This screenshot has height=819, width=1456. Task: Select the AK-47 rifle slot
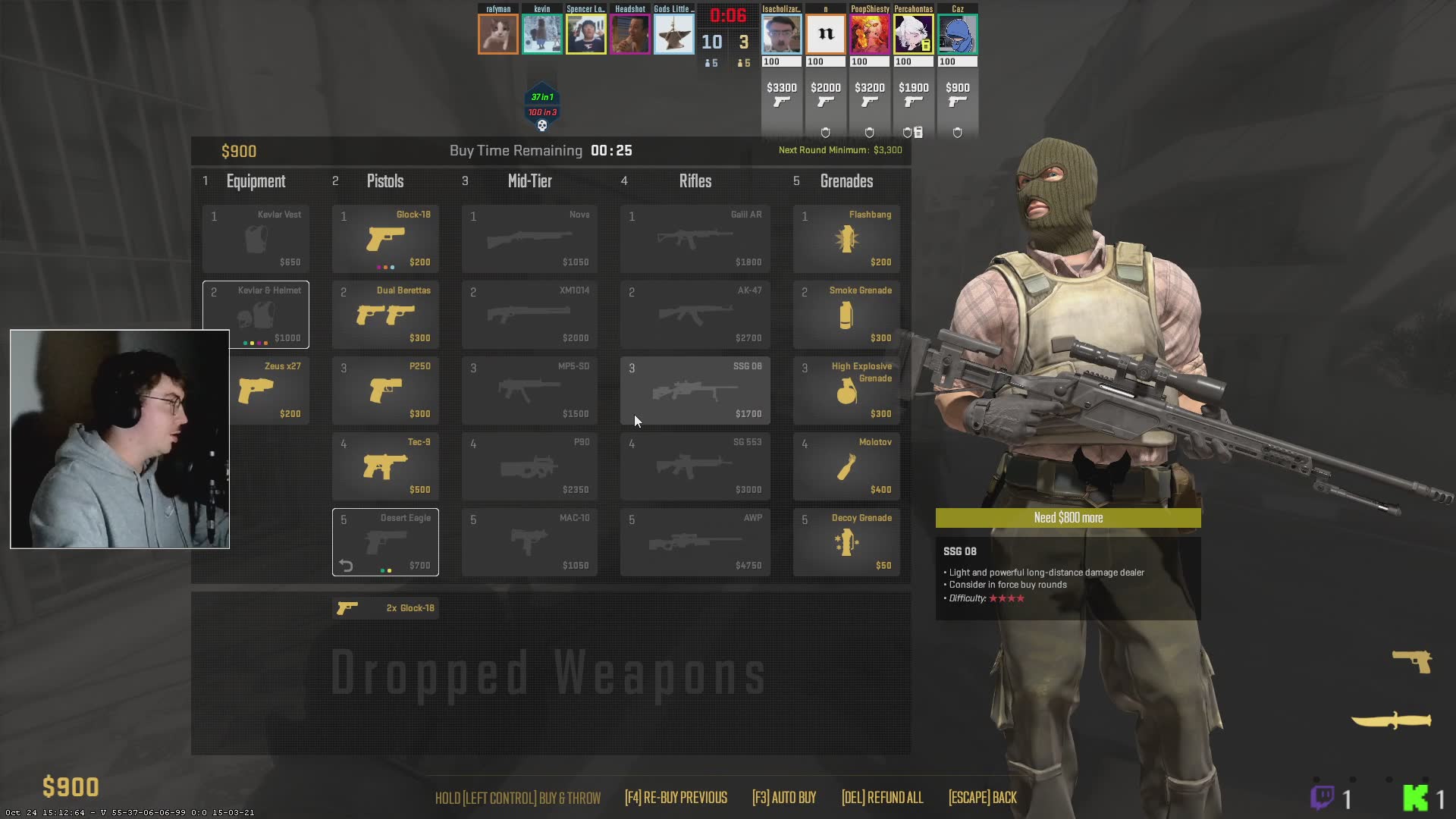tap(695, 315)
